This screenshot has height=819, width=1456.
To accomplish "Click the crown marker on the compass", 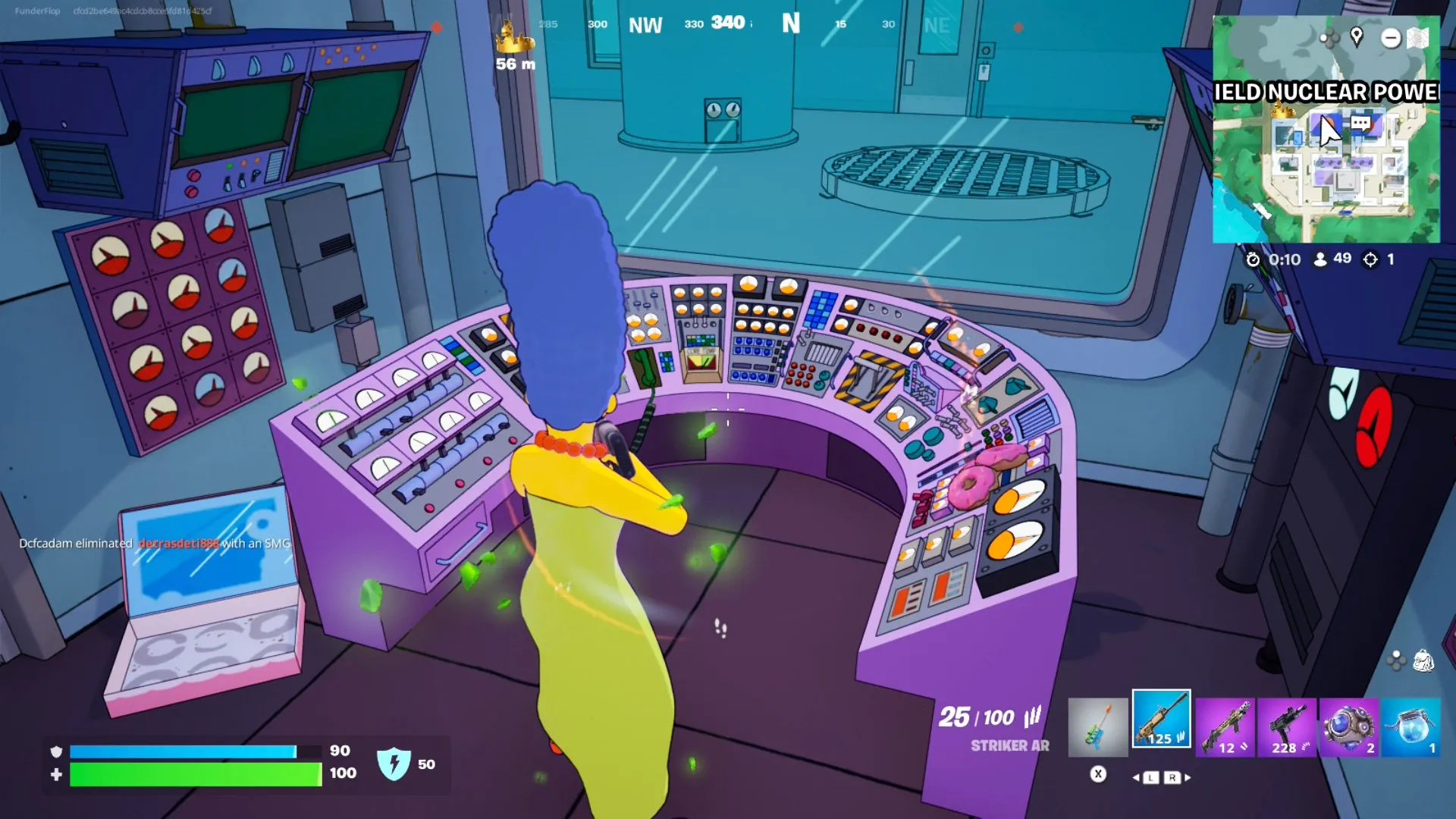I will point(514,37).
